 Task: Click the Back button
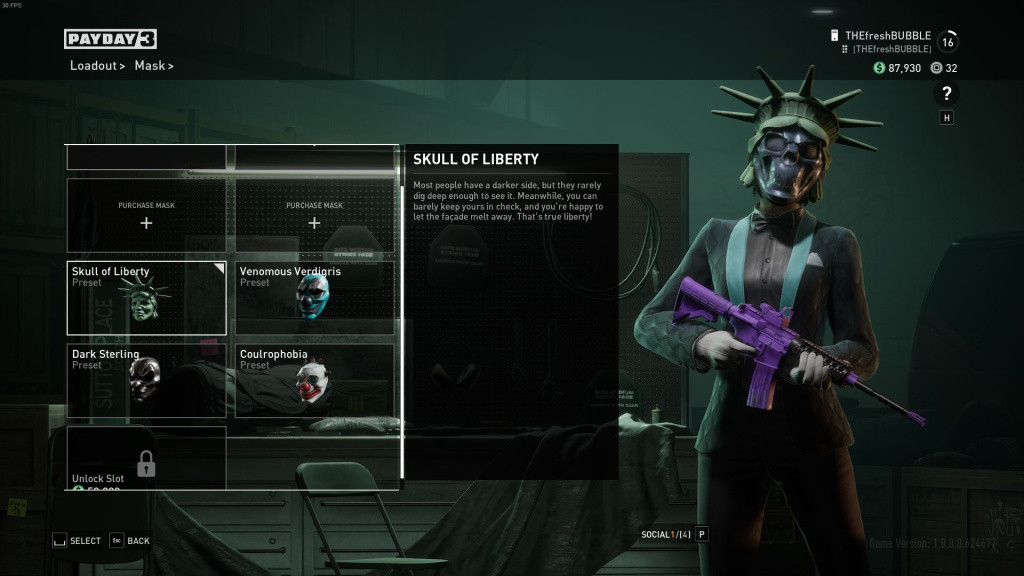click(130, 541)
